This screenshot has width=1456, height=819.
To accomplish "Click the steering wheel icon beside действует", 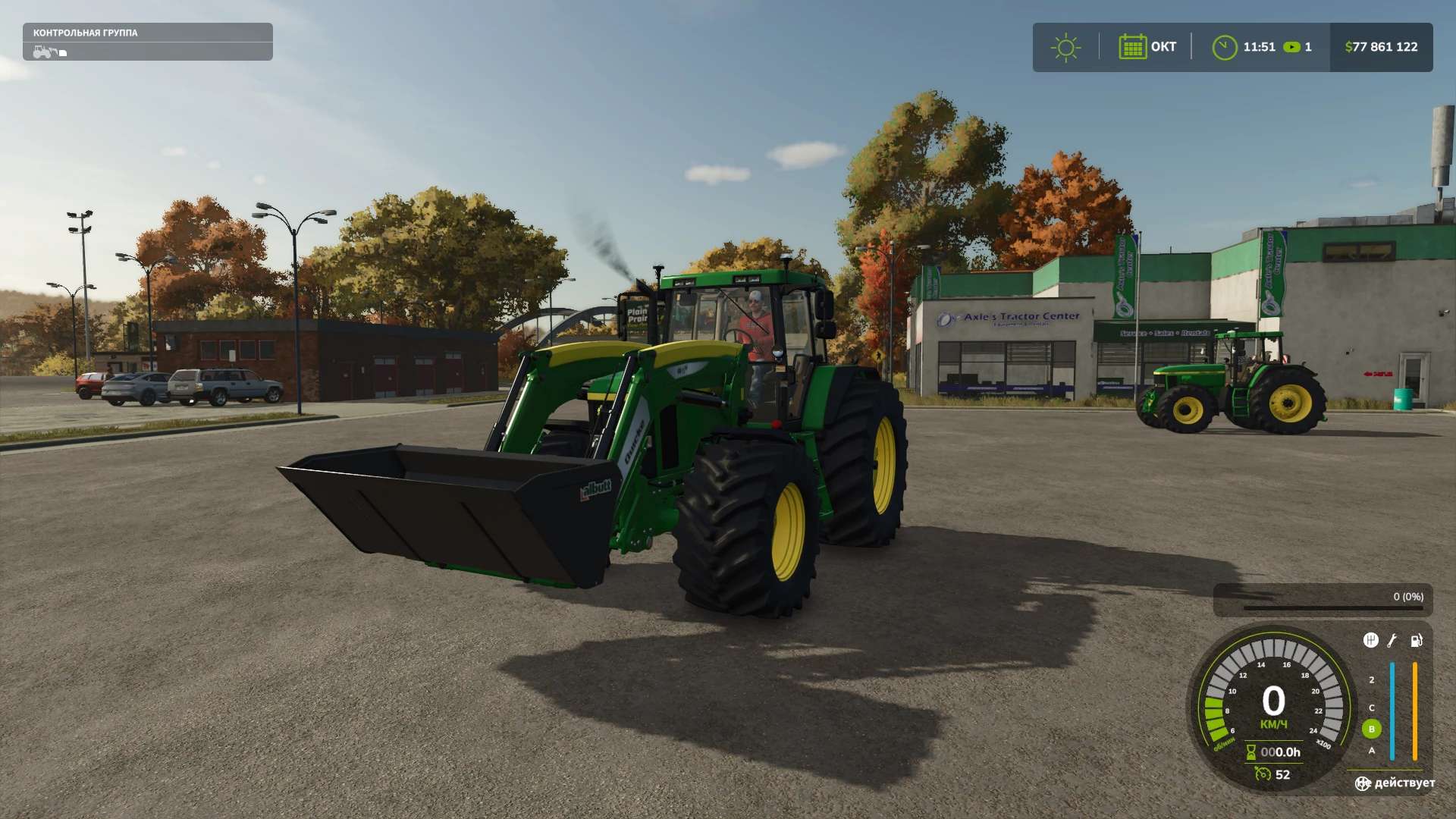I will pyautogui.click(x=1363, y=783).
